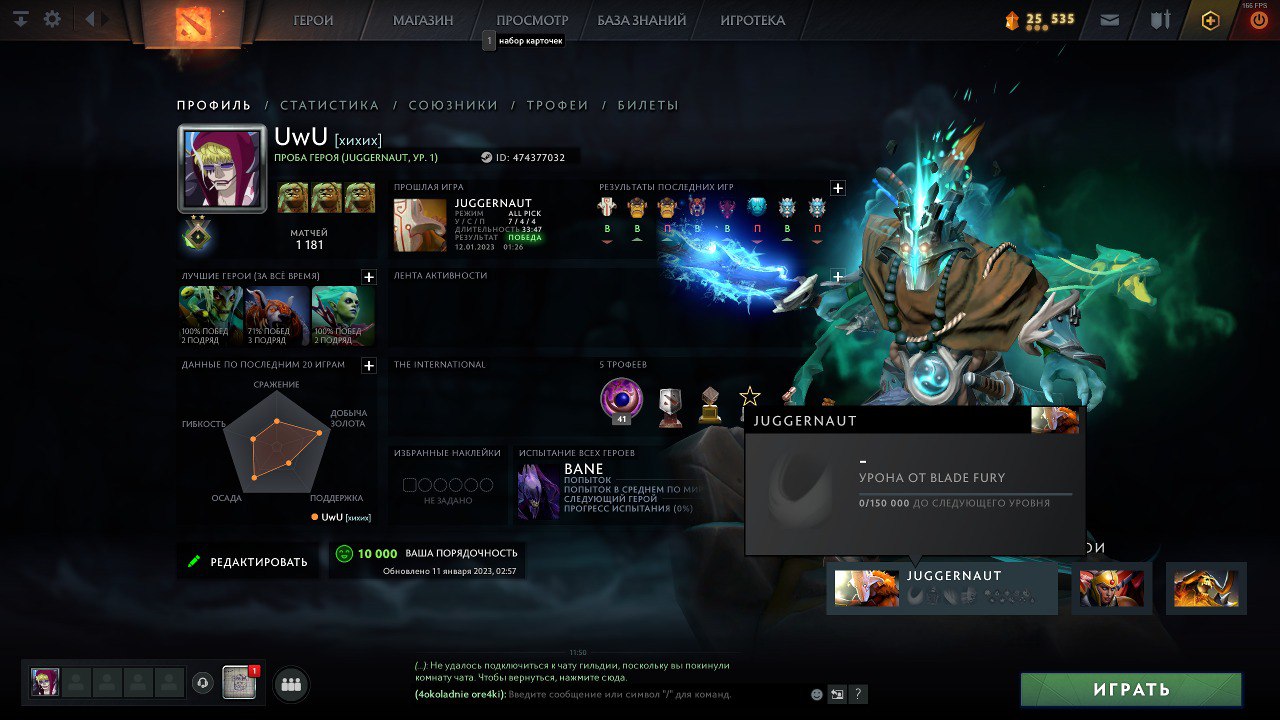Open the ИГРОТЕКА menu item
Screen dimensions: 1280x720
[x=751, y=20]
